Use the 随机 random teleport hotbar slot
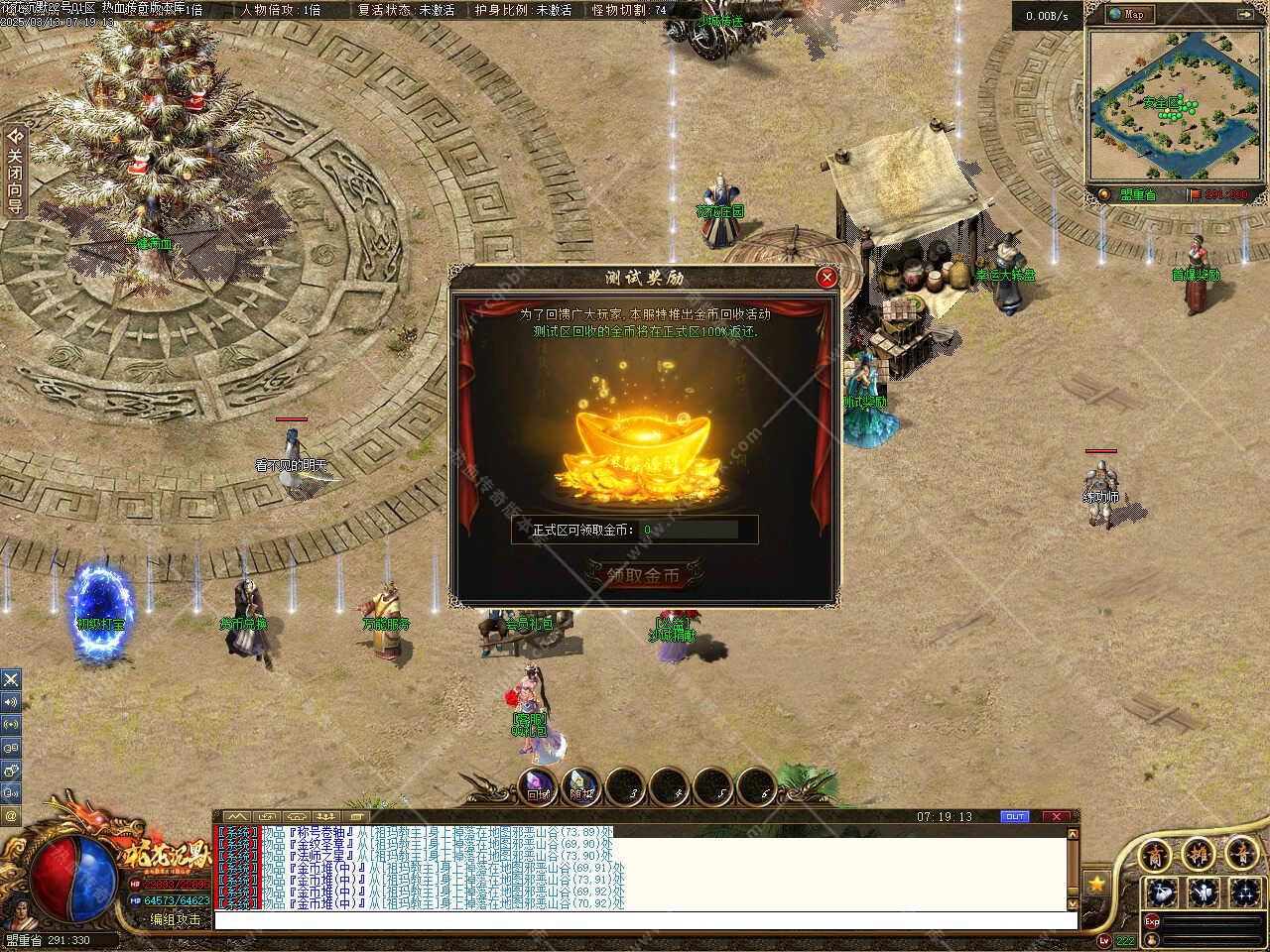 582,786
